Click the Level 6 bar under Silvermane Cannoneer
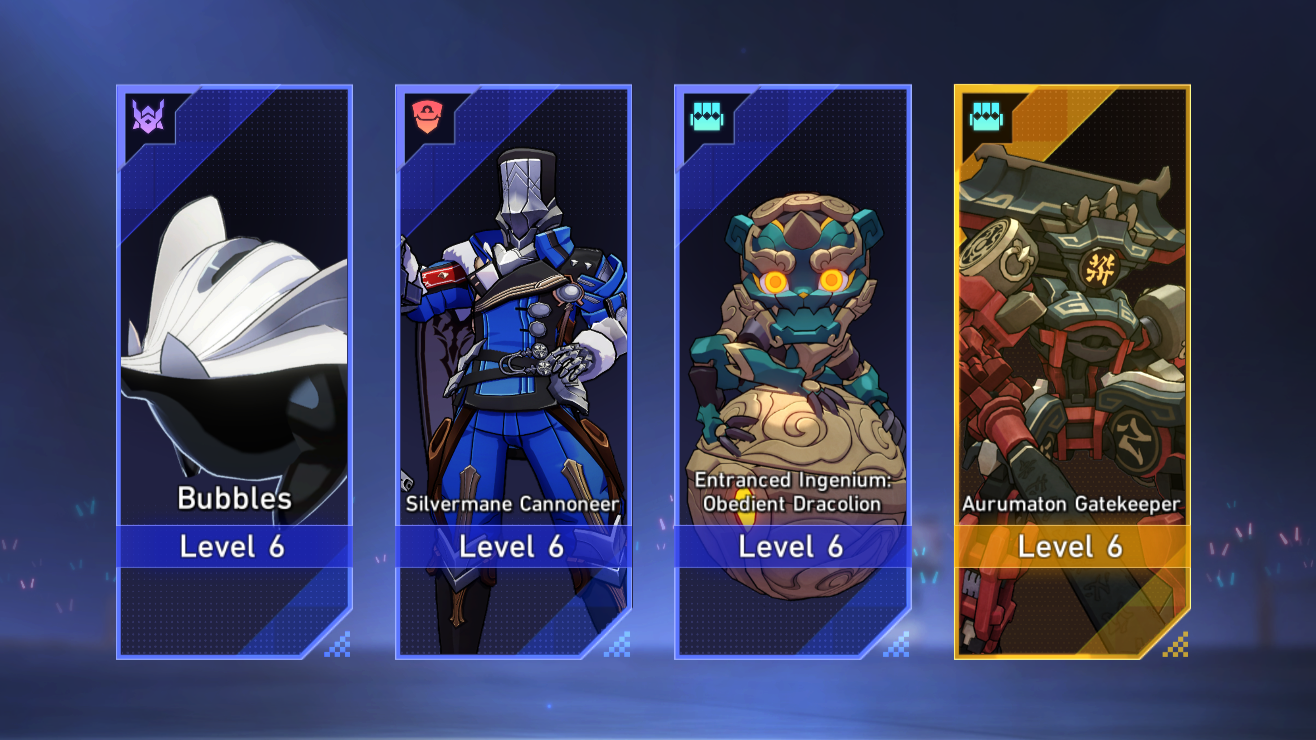The height and width of the screenshot is (740, 1316). [513, 547]
